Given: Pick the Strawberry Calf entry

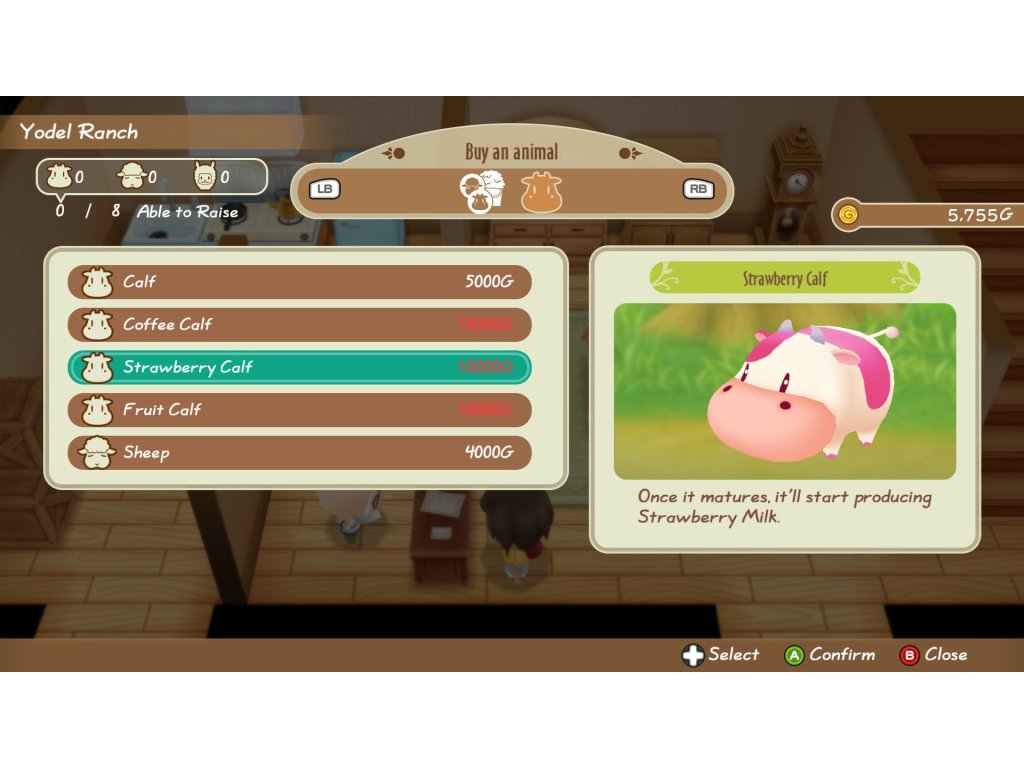Looking at the screenshot, I should pos(299,367).
